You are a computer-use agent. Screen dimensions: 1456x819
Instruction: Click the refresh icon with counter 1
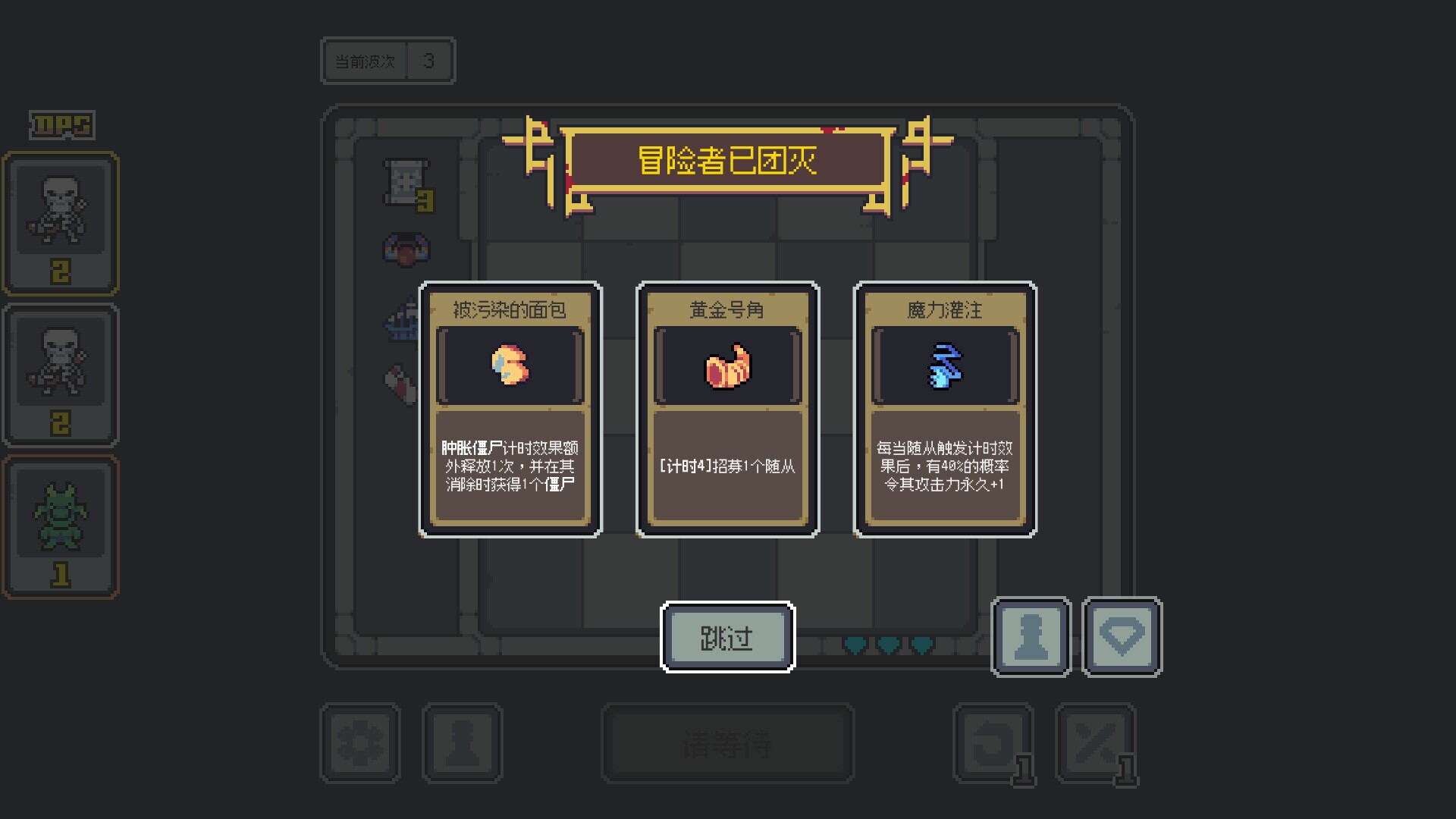(993, 742)
